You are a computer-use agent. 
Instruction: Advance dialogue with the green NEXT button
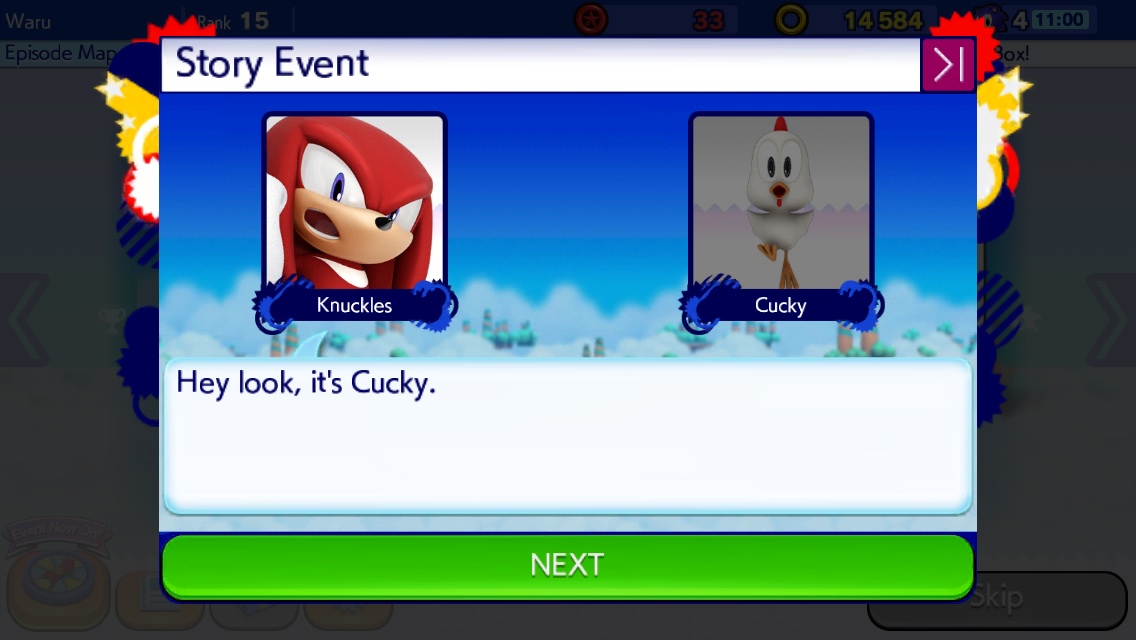(x=567, y=565)
